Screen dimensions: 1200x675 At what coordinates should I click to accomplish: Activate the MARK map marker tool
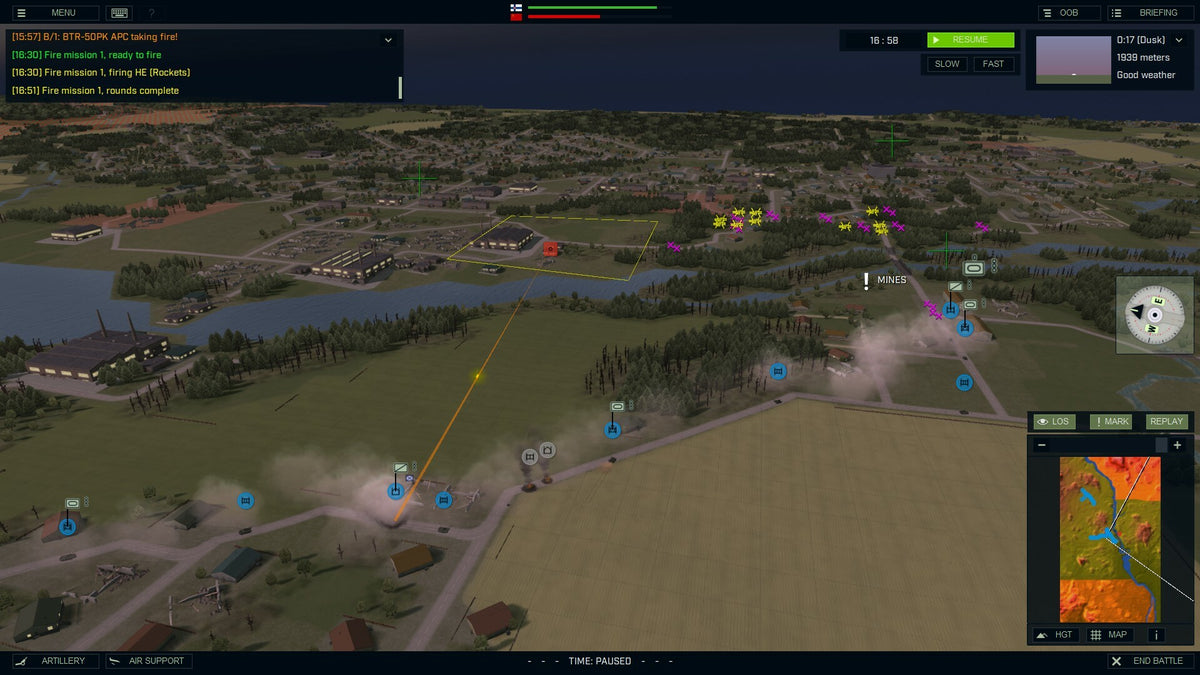(1111, 421)
